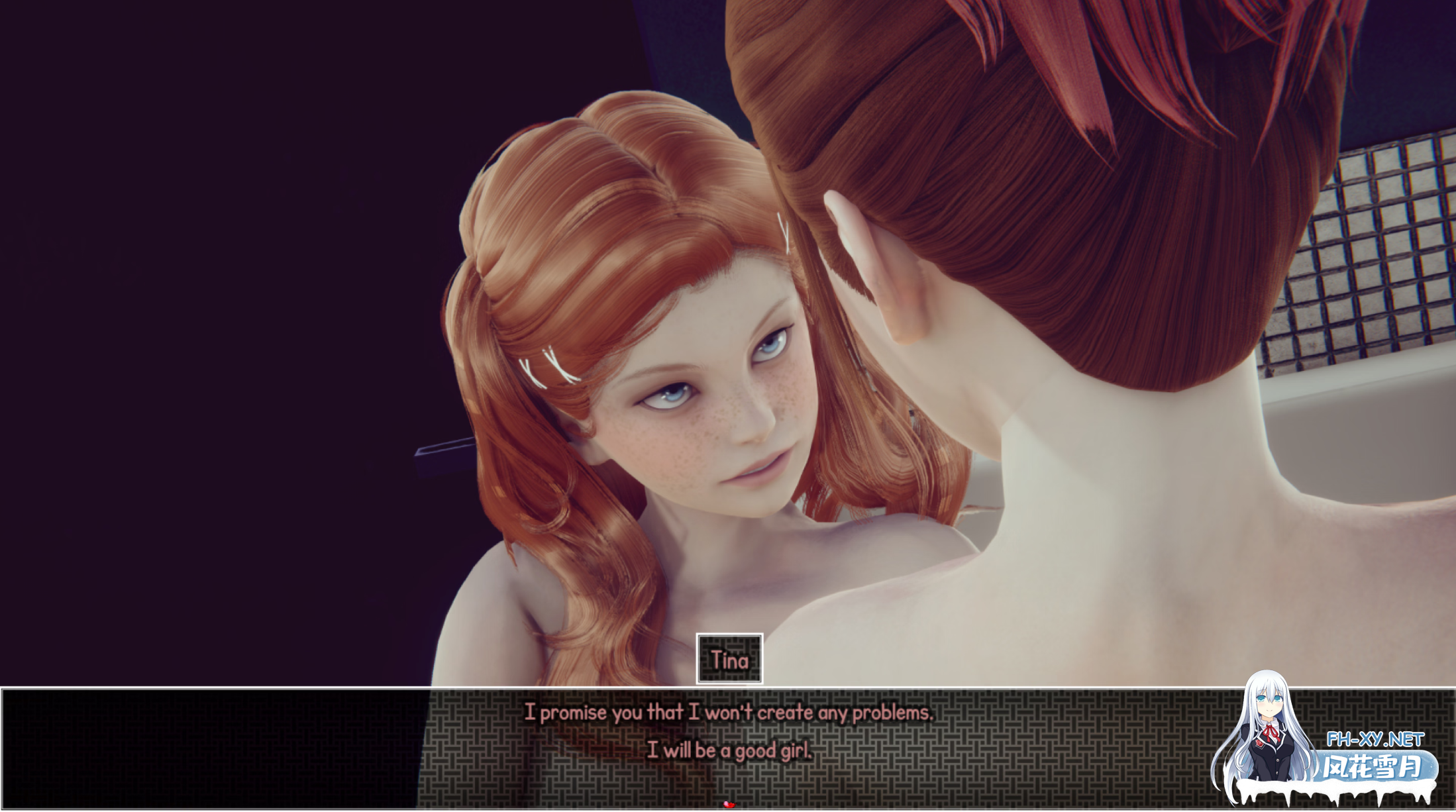Click the Tina name plate
The height and width of the screenshot is (812, 1456).
coord(729,660)
